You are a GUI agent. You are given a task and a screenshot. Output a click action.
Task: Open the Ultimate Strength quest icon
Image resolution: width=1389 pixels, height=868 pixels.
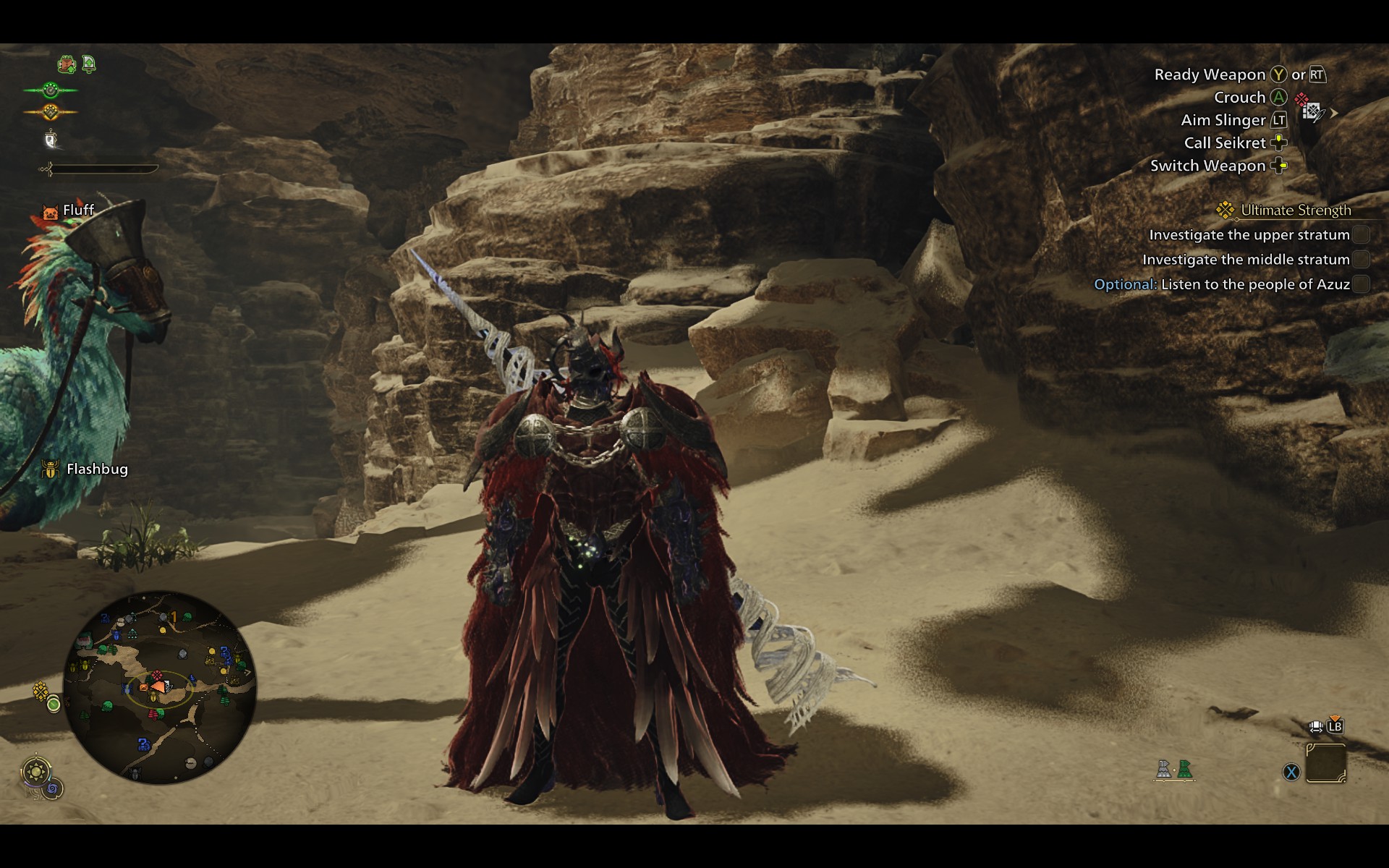[1224, 210]
